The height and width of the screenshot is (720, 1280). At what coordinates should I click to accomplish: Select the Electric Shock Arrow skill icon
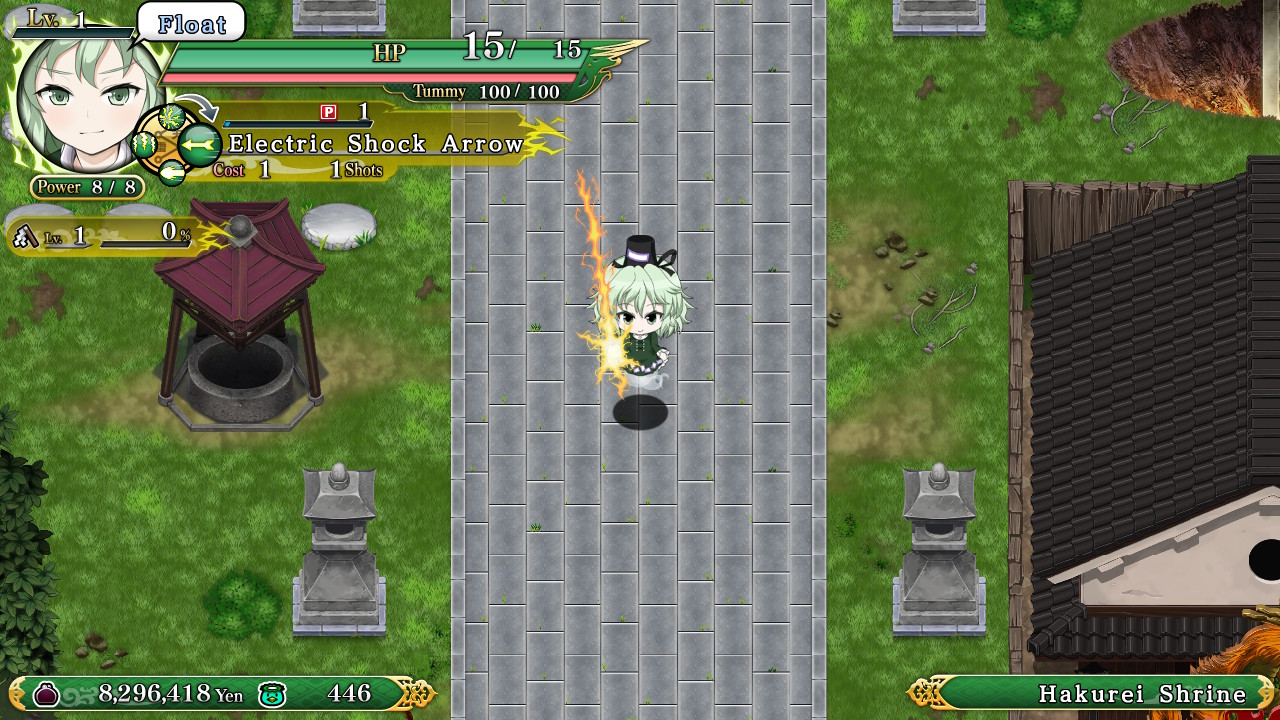point(198,145)
